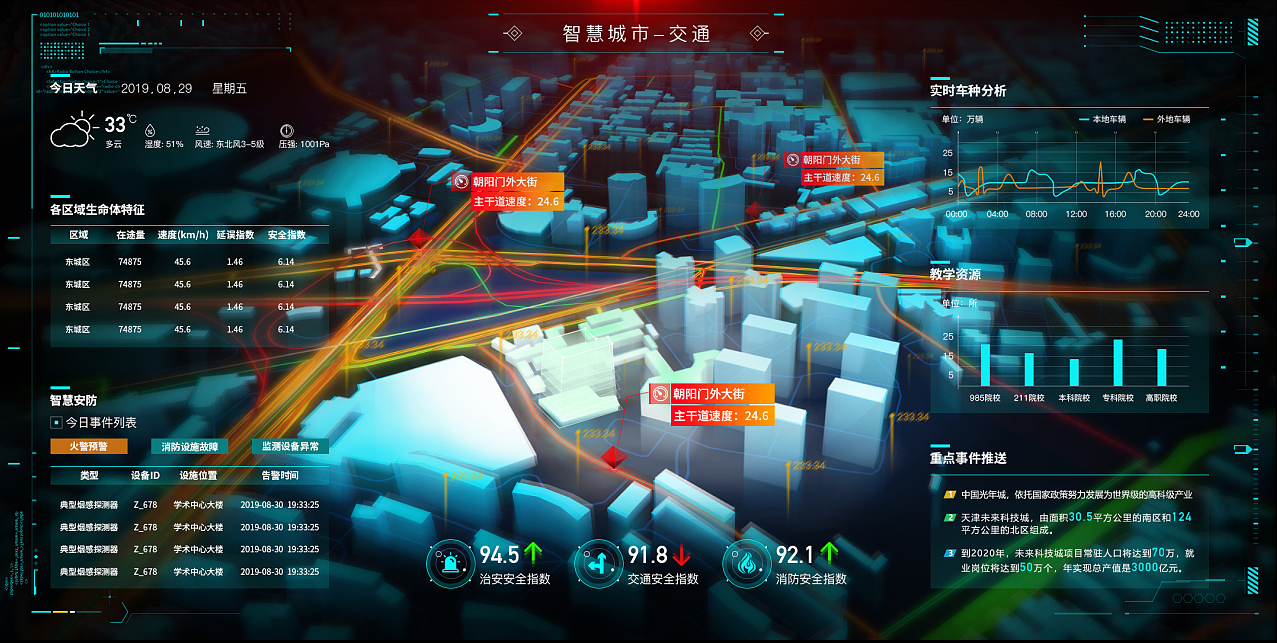1277x643 pixels.
Task: Sort regions by 延误指数 column header
Action: click(x=234, y=236)
